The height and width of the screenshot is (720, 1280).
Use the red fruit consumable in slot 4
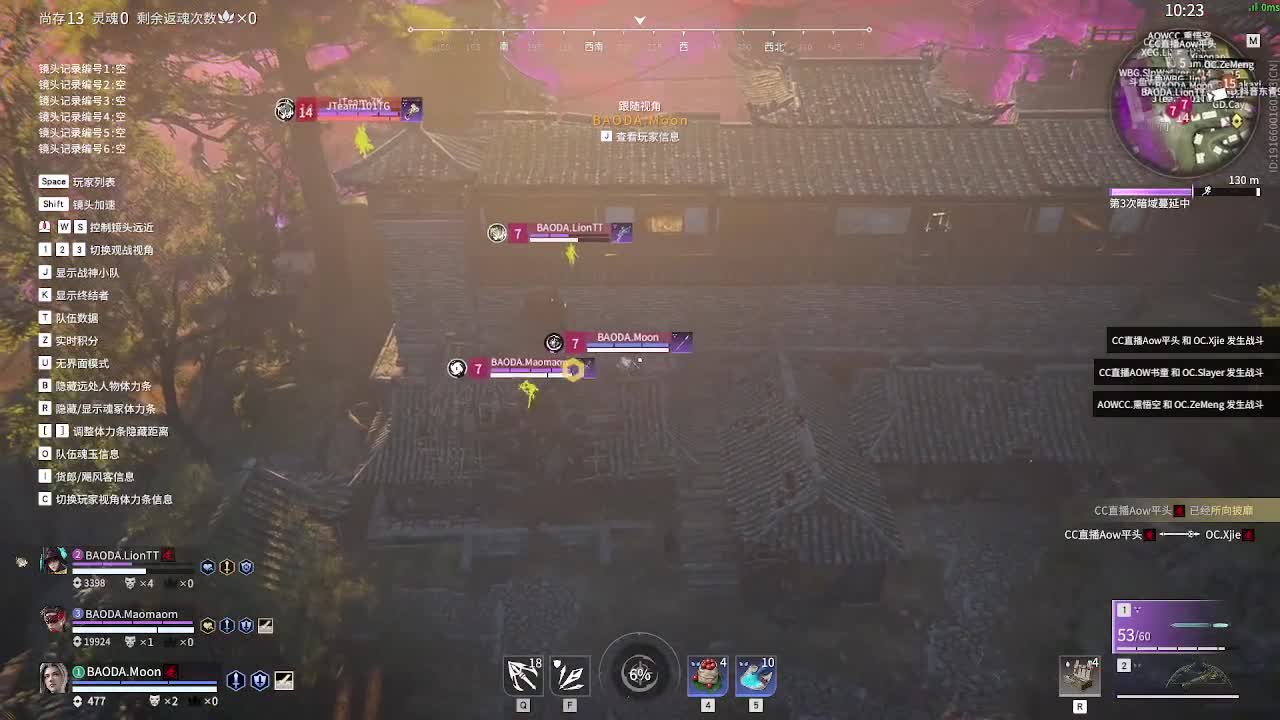tap(707, 676)
